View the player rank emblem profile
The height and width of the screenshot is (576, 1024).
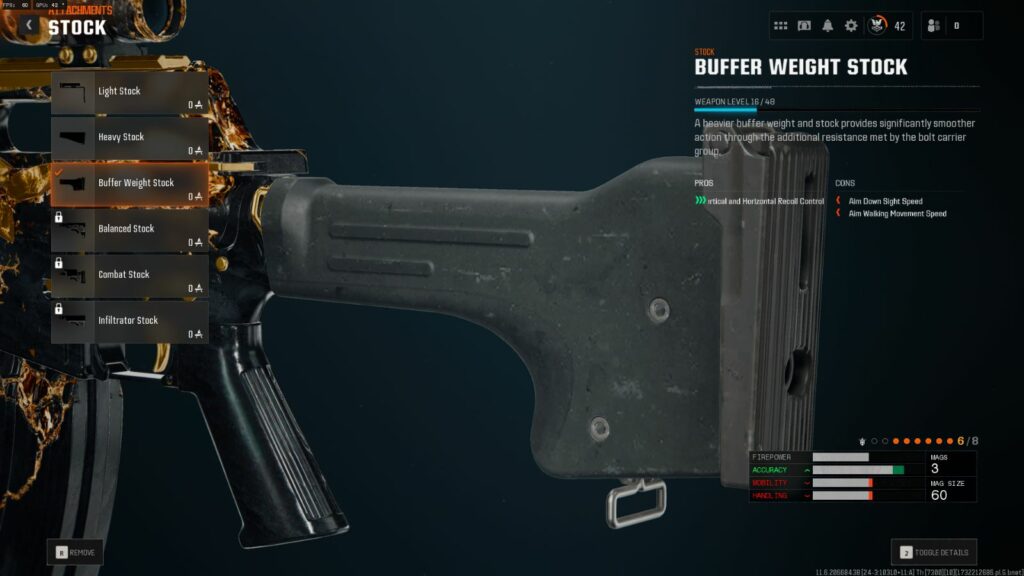tap(877, 26)
